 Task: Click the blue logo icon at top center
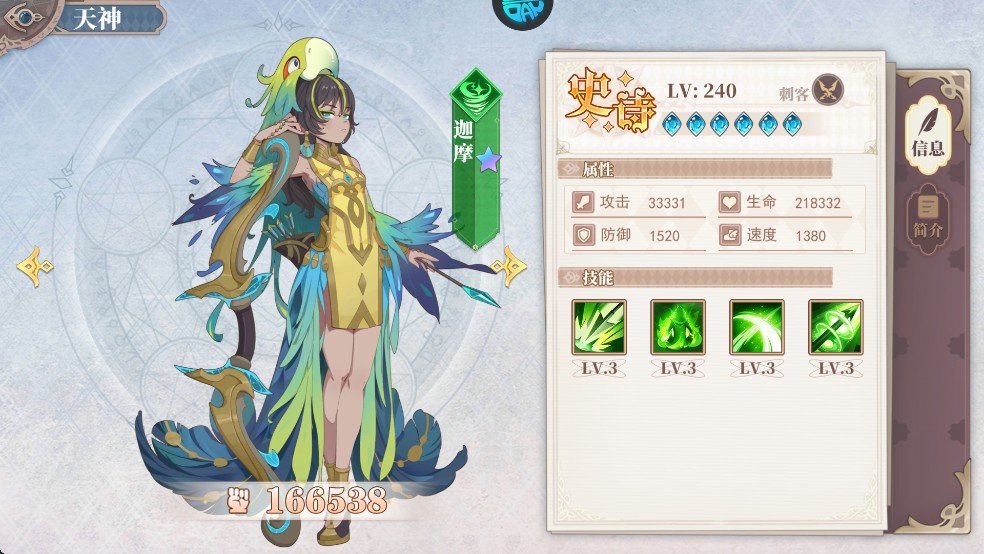pyautogui.click(x=523, y=10)
